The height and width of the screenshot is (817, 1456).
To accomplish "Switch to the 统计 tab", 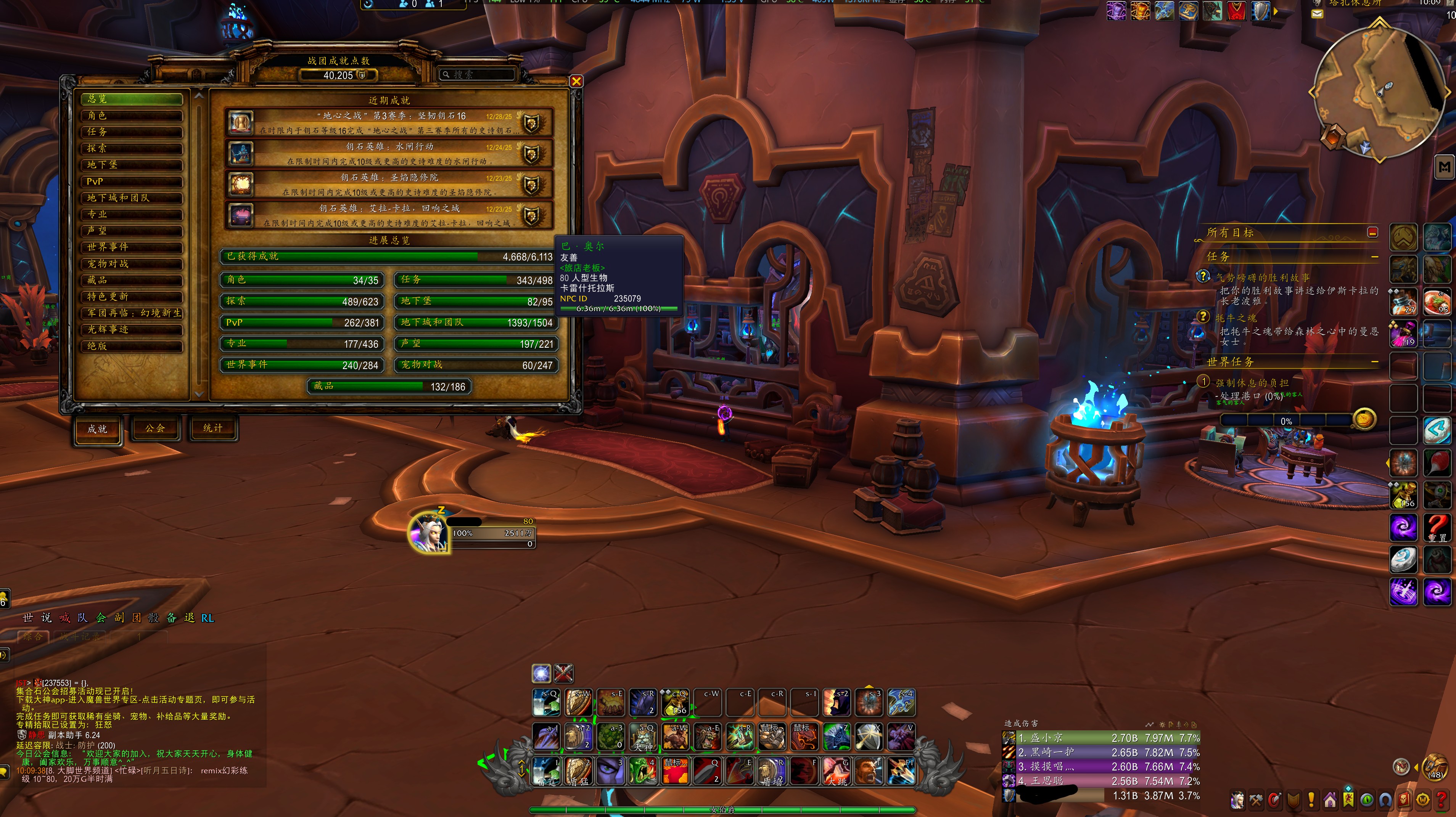I will tap(212, 429).
